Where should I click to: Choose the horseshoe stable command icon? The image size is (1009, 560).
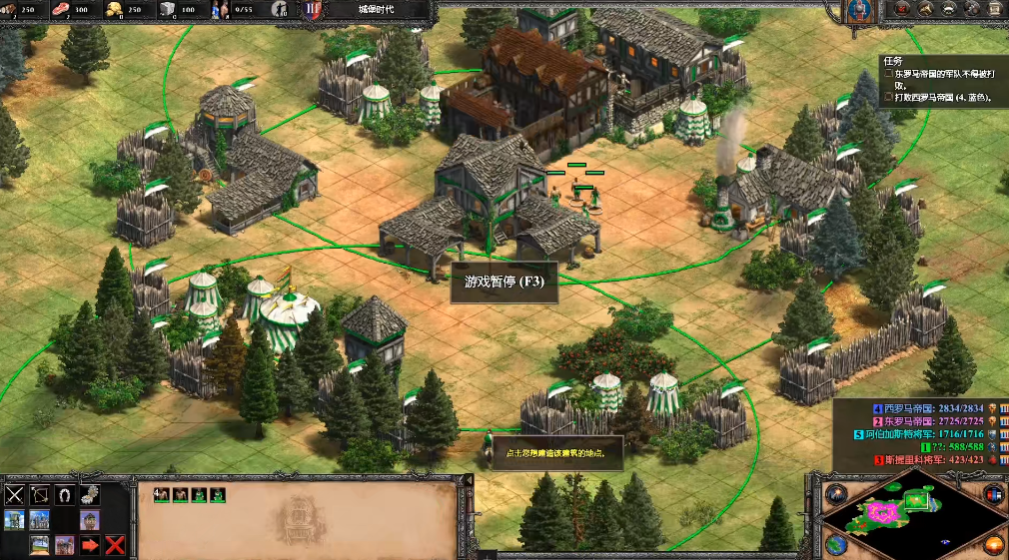click(64, 494)
